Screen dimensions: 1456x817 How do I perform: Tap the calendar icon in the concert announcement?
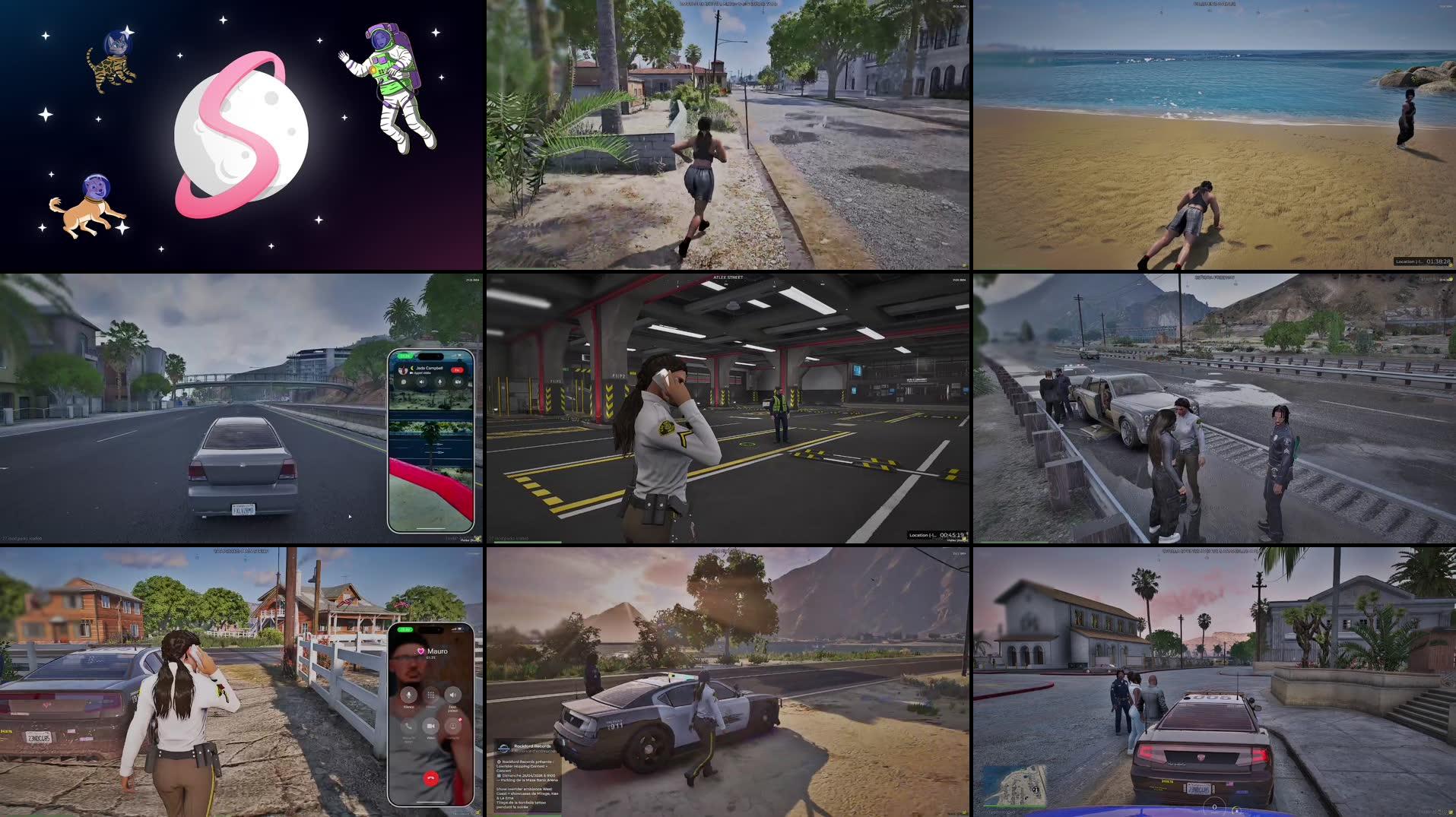click(500, 775)
